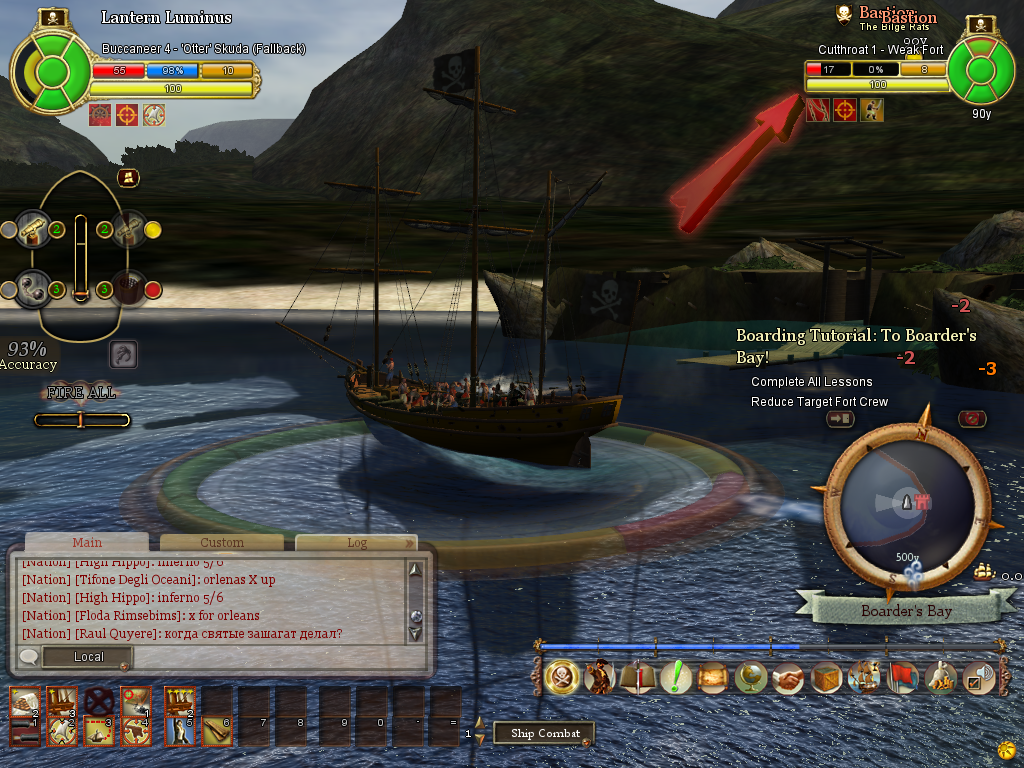
Task: Open the speaker and checkbox options icon
Action: [x=977, y=678]
